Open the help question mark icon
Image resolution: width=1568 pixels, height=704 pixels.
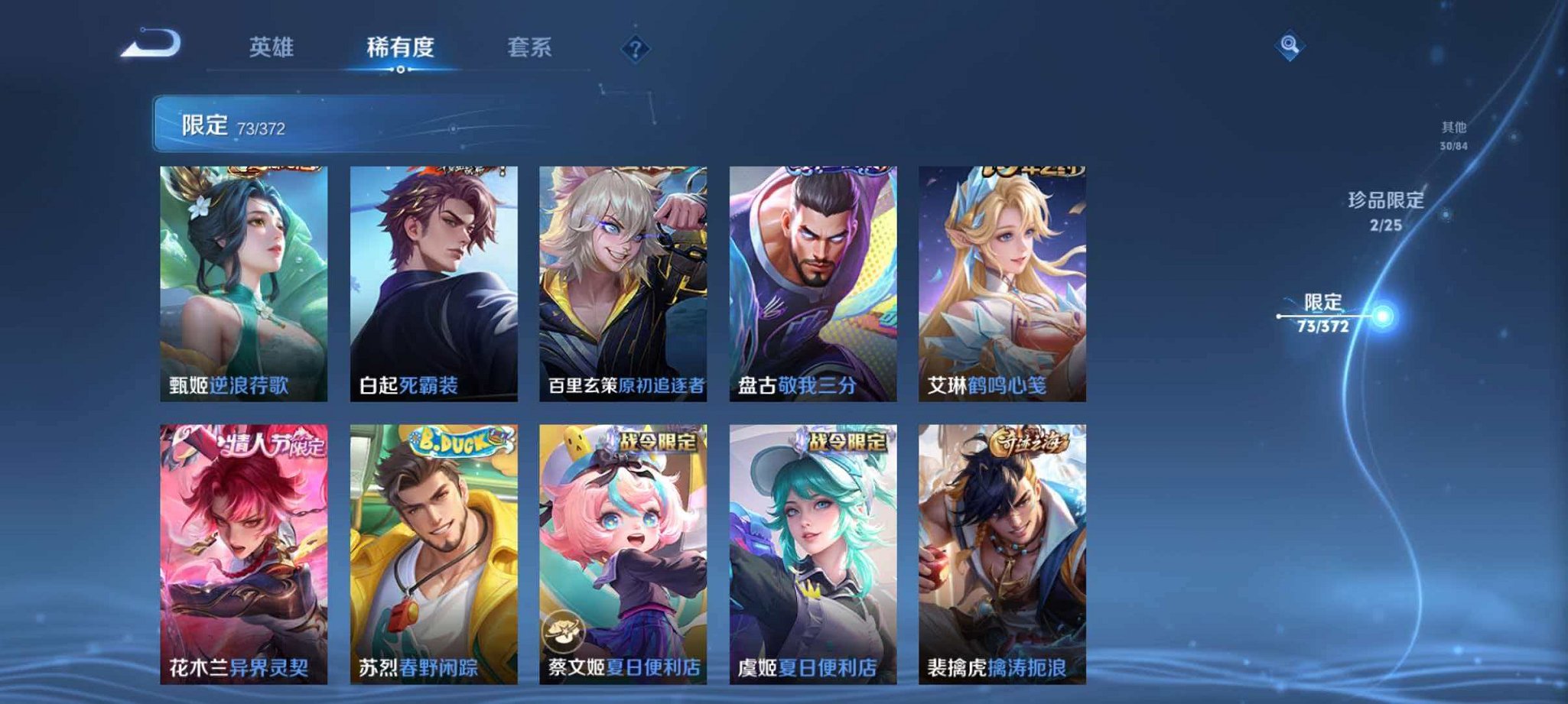click(x=635, y=49)
